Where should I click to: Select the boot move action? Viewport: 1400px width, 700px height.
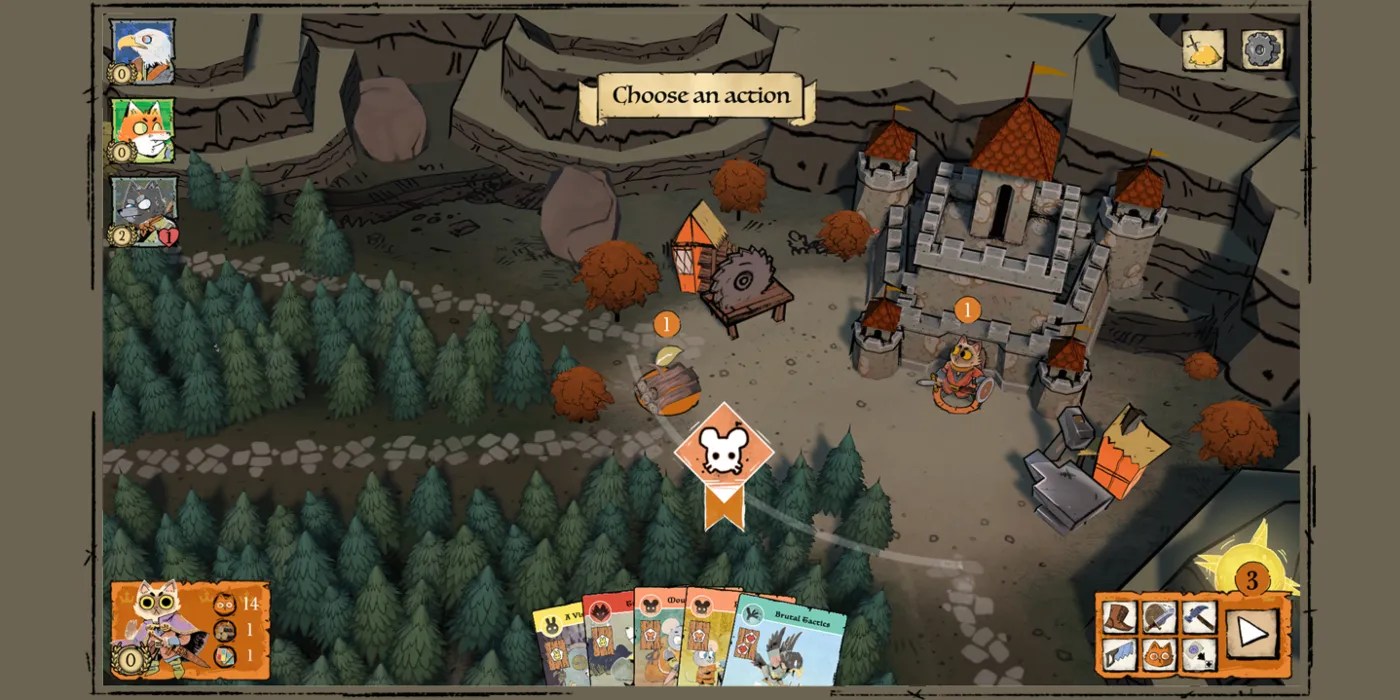click(1121, 618)
